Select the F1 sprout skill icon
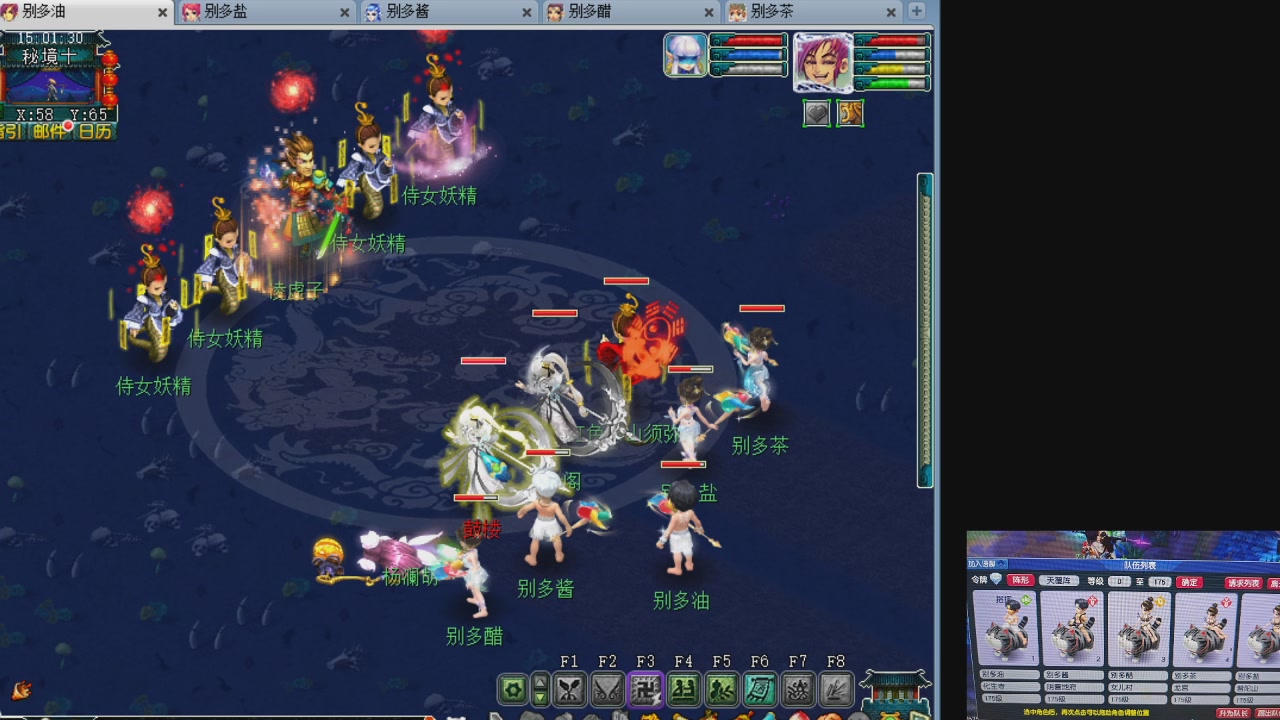1280x720 pixels. [570, 688]
